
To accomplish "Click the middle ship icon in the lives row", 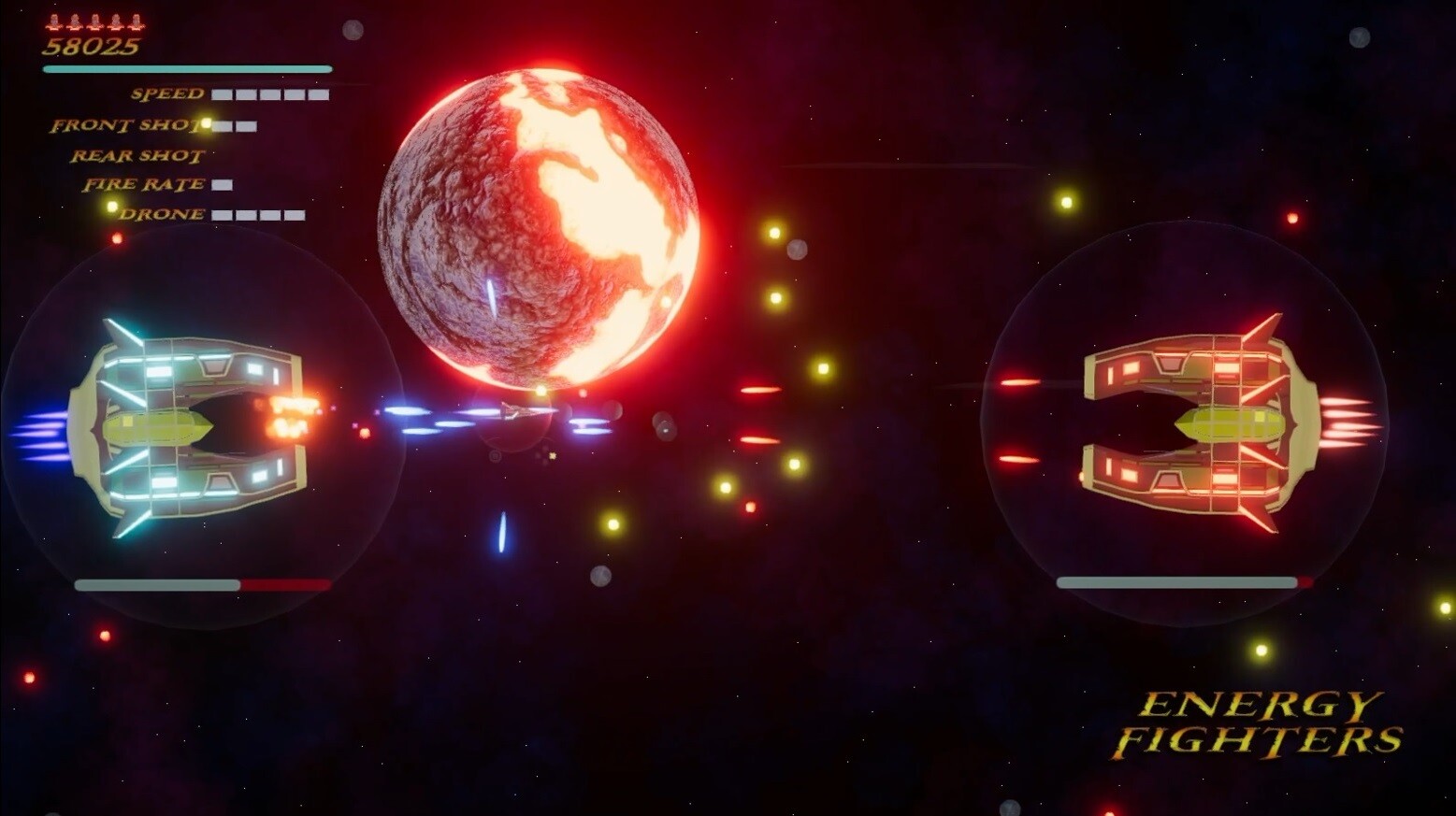I will (x=94, y=23).
